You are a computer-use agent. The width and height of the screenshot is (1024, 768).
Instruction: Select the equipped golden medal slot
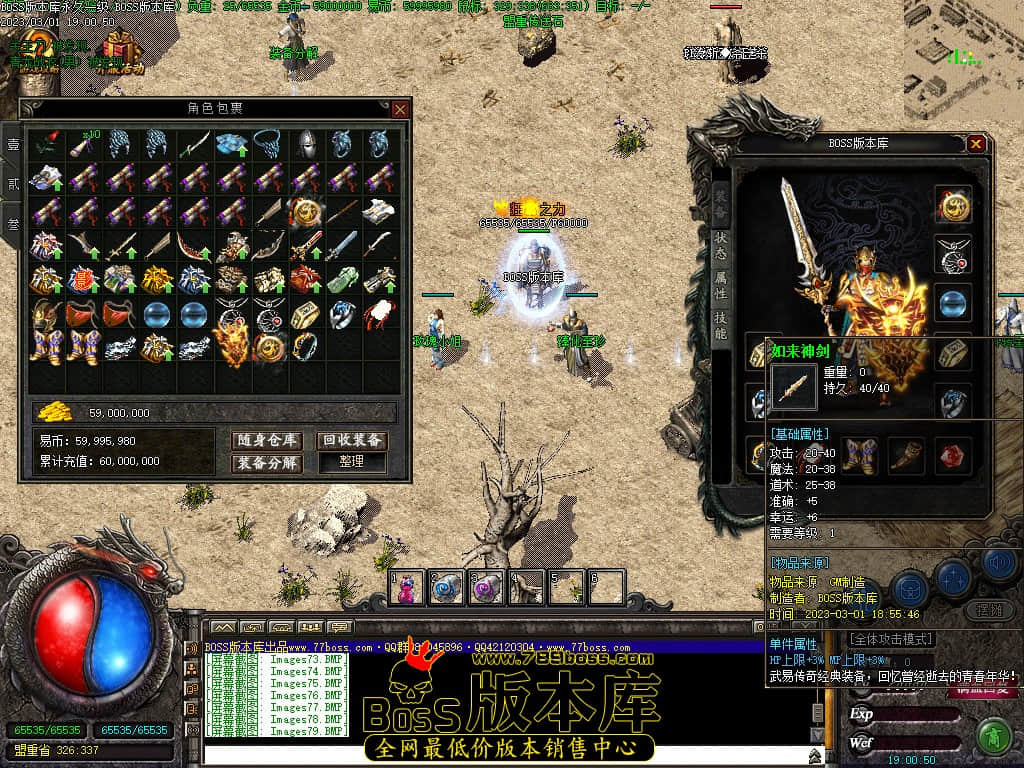[954, 206]
